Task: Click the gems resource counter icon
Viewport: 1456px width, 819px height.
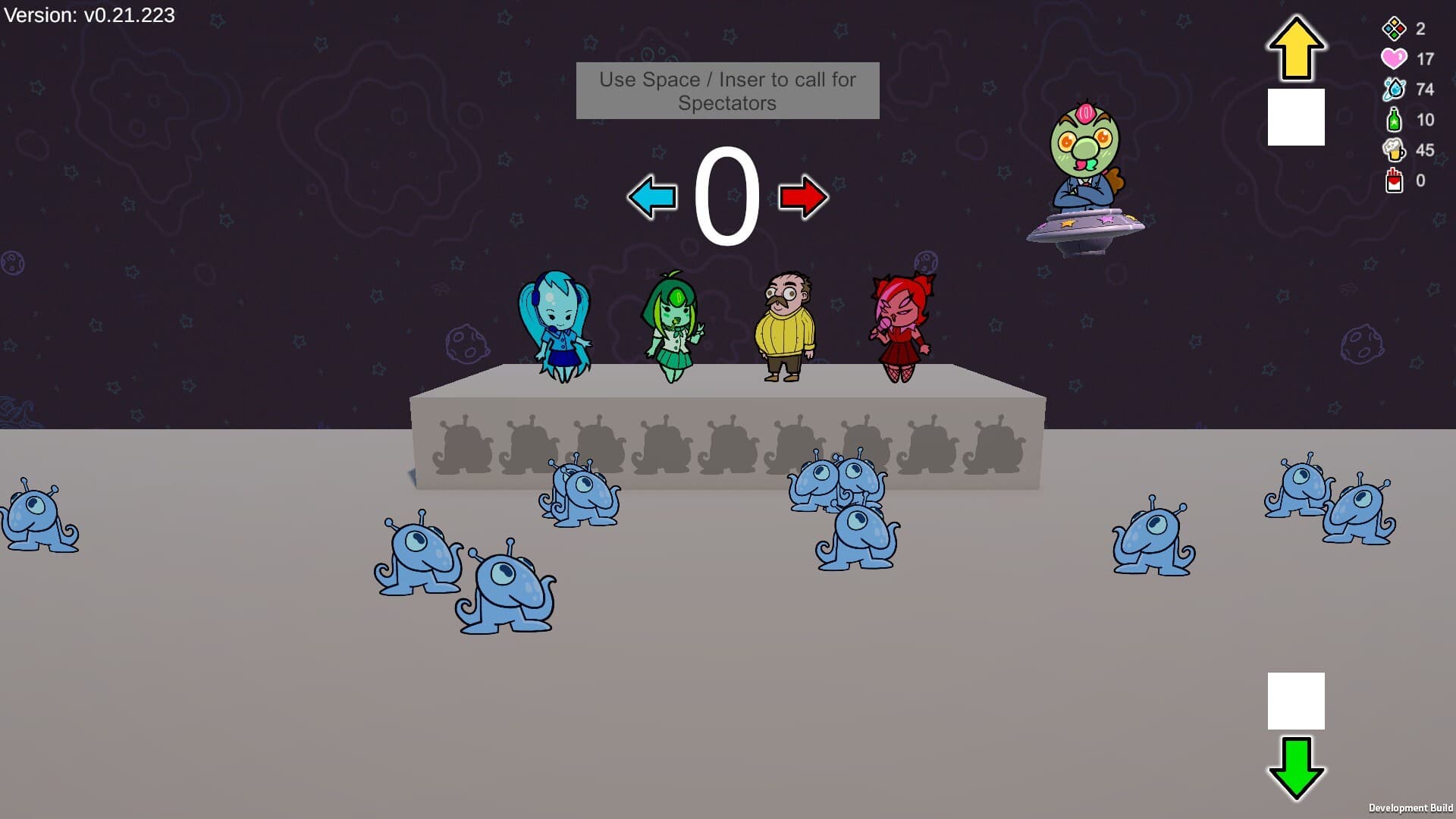Action: [x=1392, y=29]
